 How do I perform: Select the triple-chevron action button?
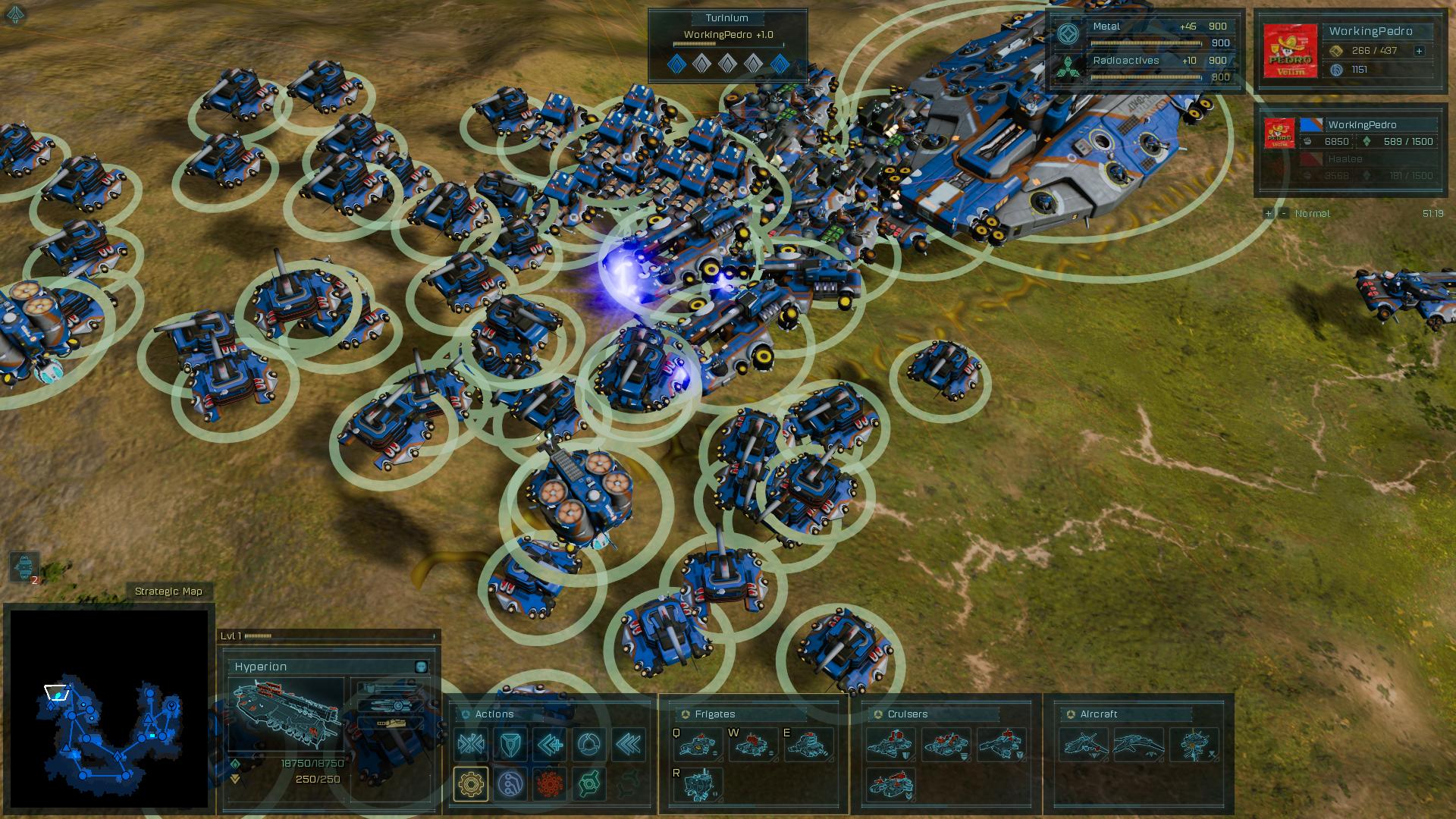(629, 745)
